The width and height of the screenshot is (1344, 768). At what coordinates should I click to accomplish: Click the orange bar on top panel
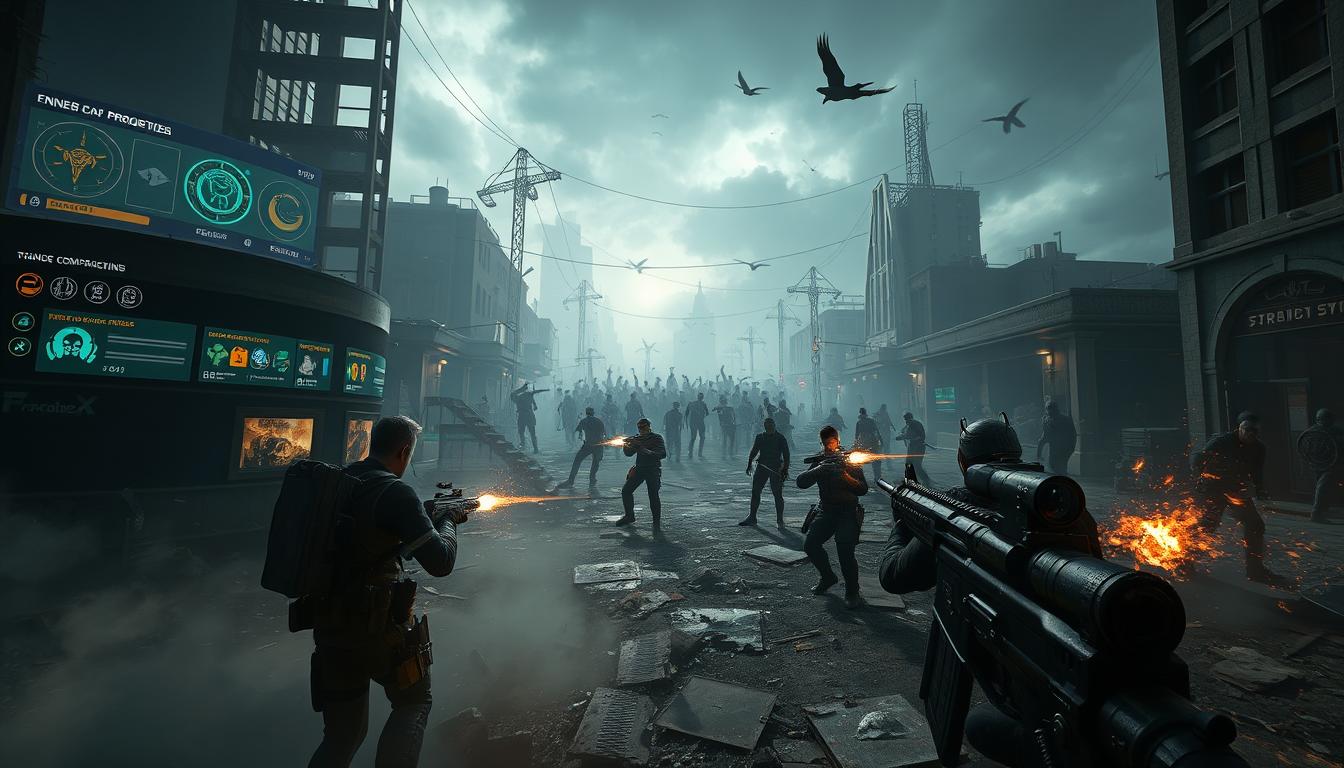point(97,210)
